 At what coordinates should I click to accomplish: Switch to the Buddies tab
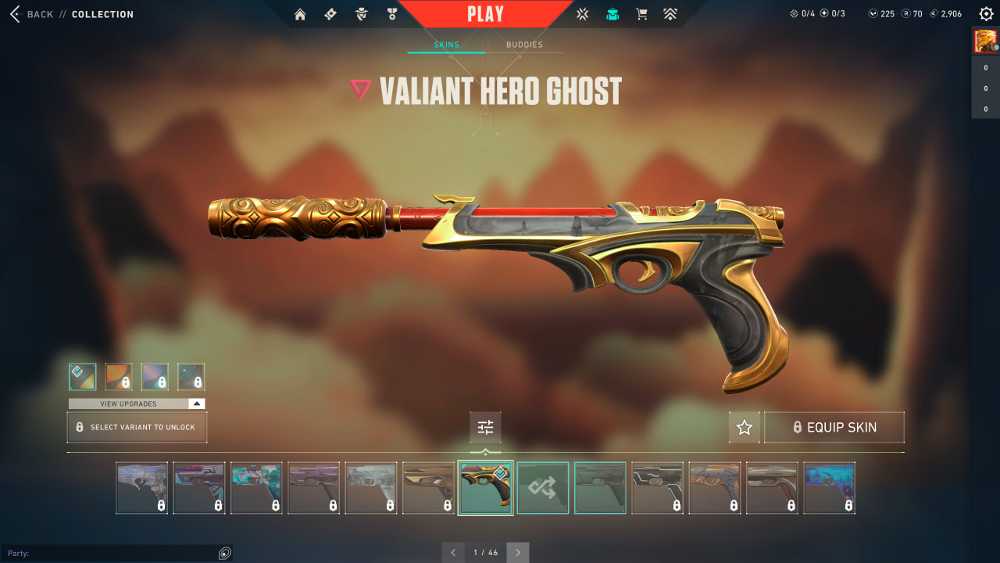pyautogui.click(x=524, y=45)
